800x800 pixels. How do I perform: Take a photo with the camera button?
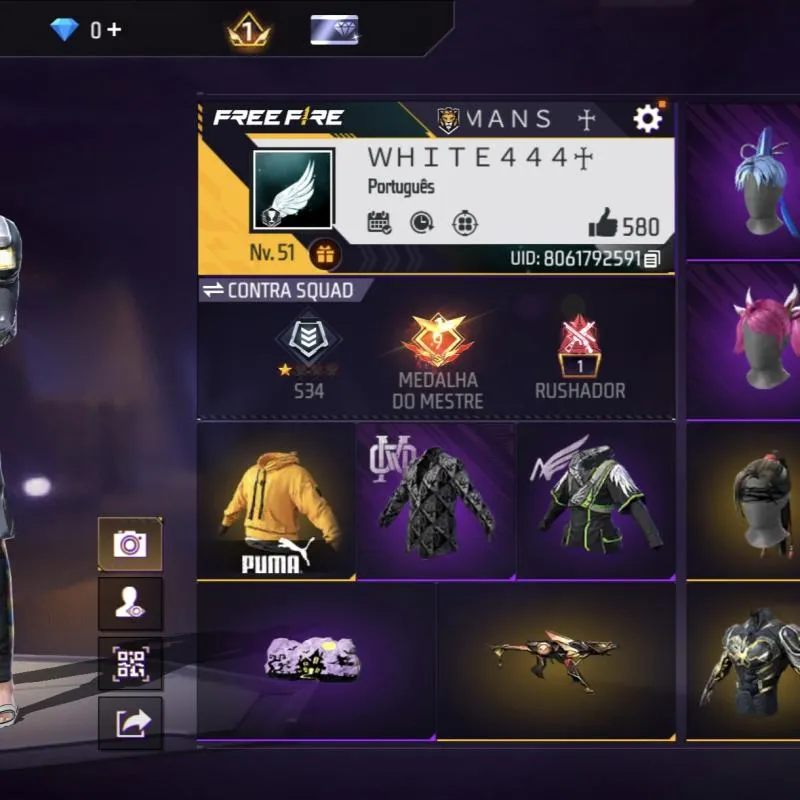(x=130, y=545)
